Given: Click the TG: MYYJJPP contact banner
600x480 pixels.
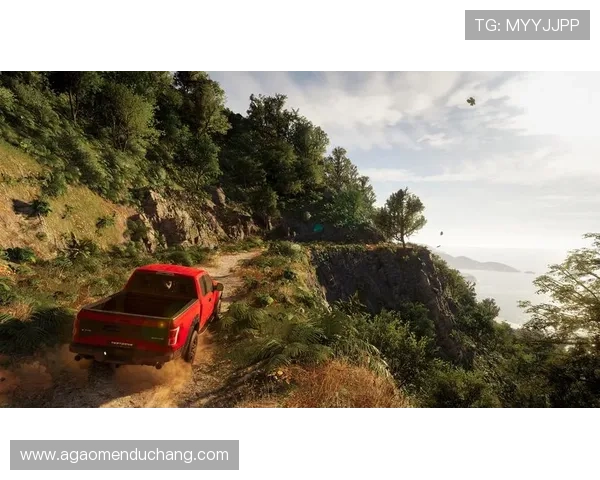Looking at the screenshot, I should (x=527, y=25).
